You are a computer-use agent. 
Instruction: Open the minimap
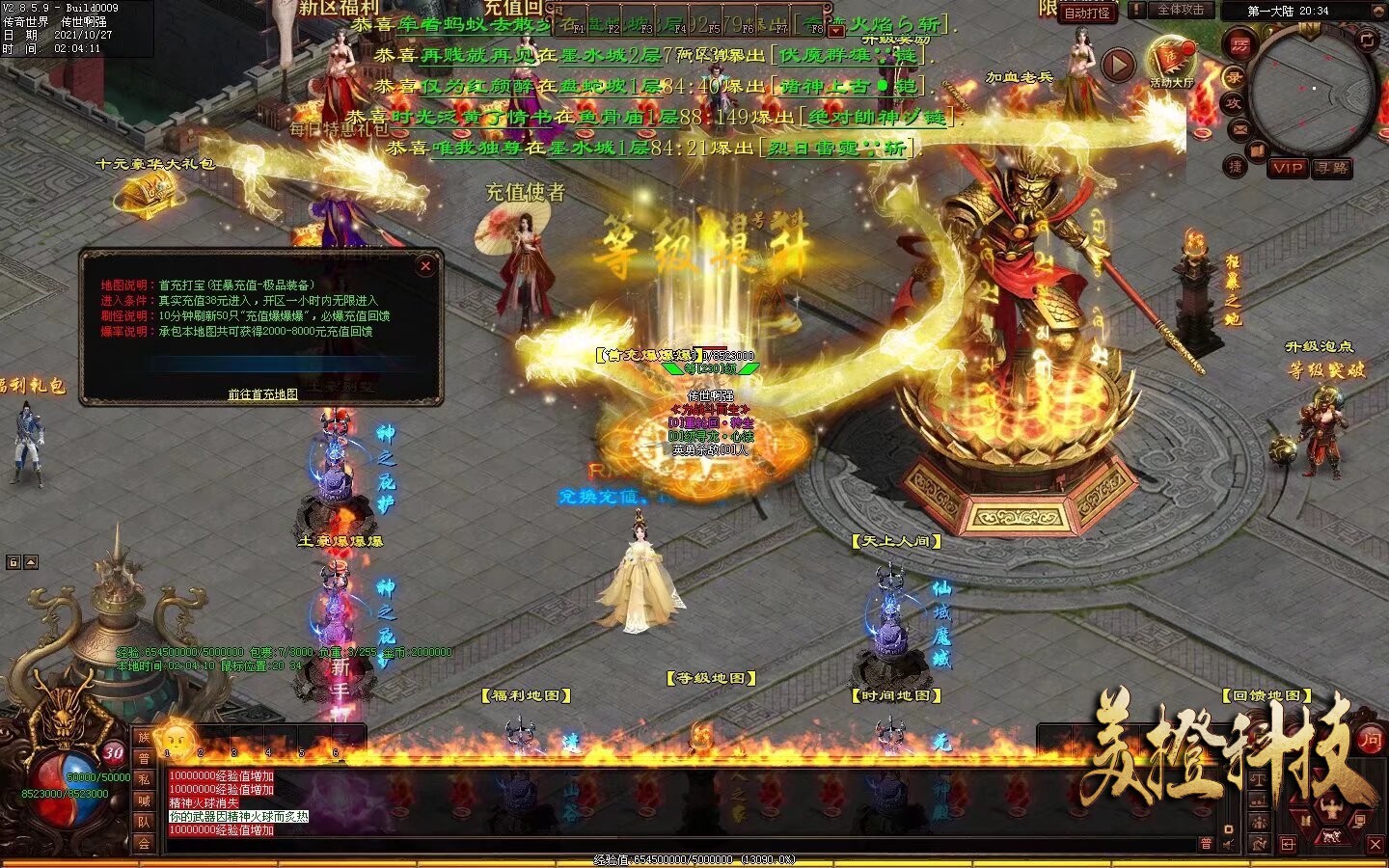[x=1313, y=93]
